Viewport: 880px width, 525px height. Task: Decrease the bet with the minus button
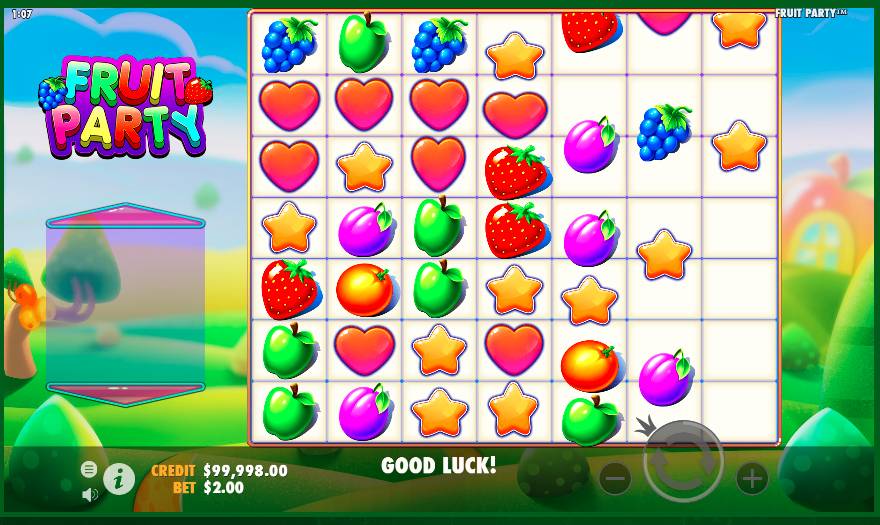(615, 478)
